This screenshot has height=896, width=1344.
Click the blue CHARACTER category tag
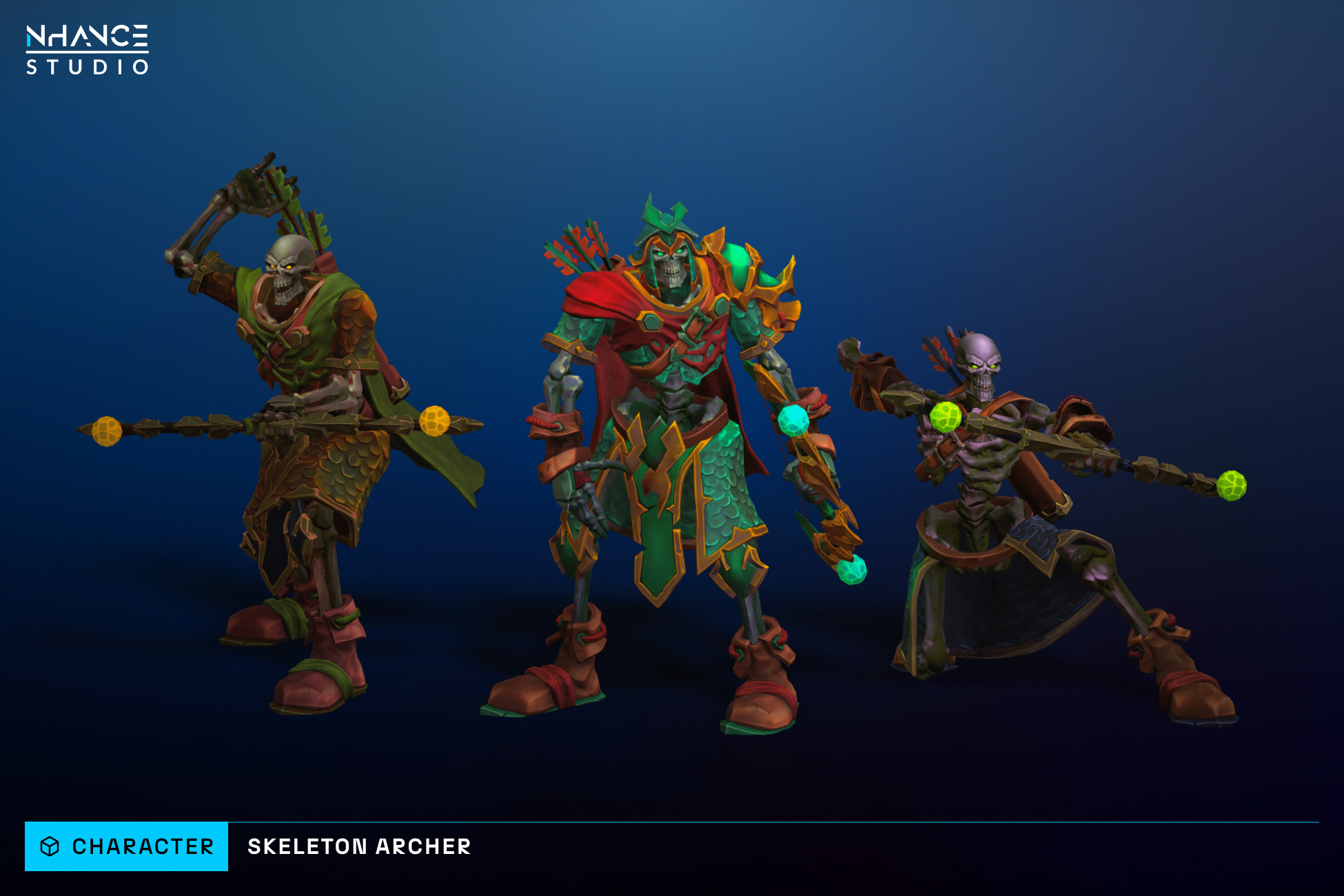coord(127,846)
